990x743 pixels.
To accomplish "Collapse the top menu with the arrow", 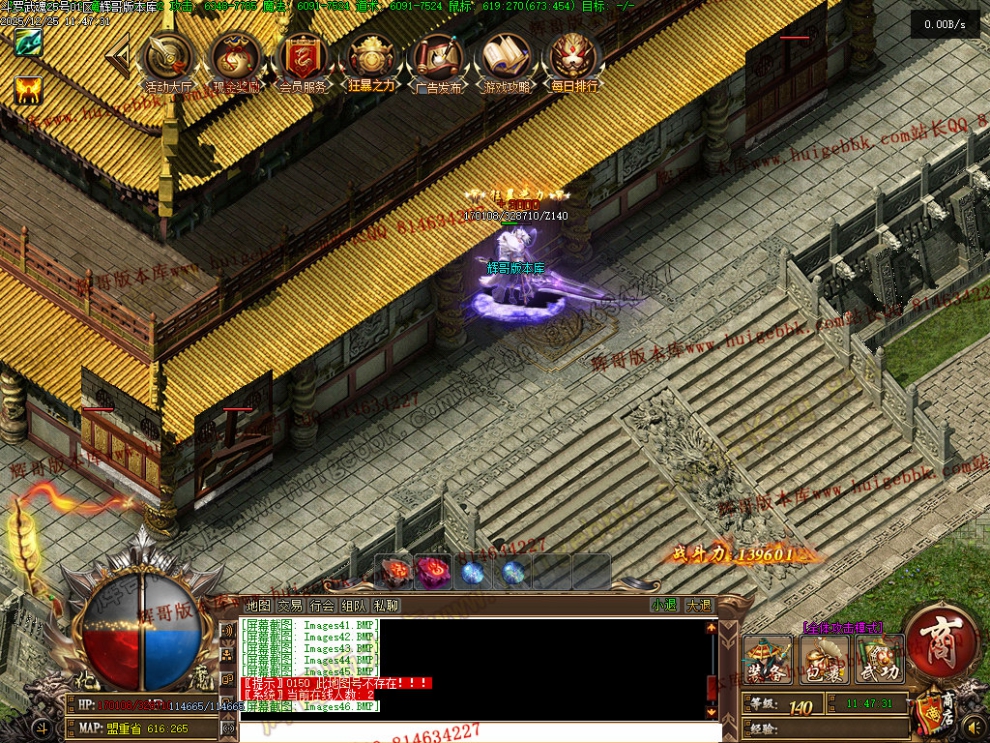I will [x=119, y=57].
